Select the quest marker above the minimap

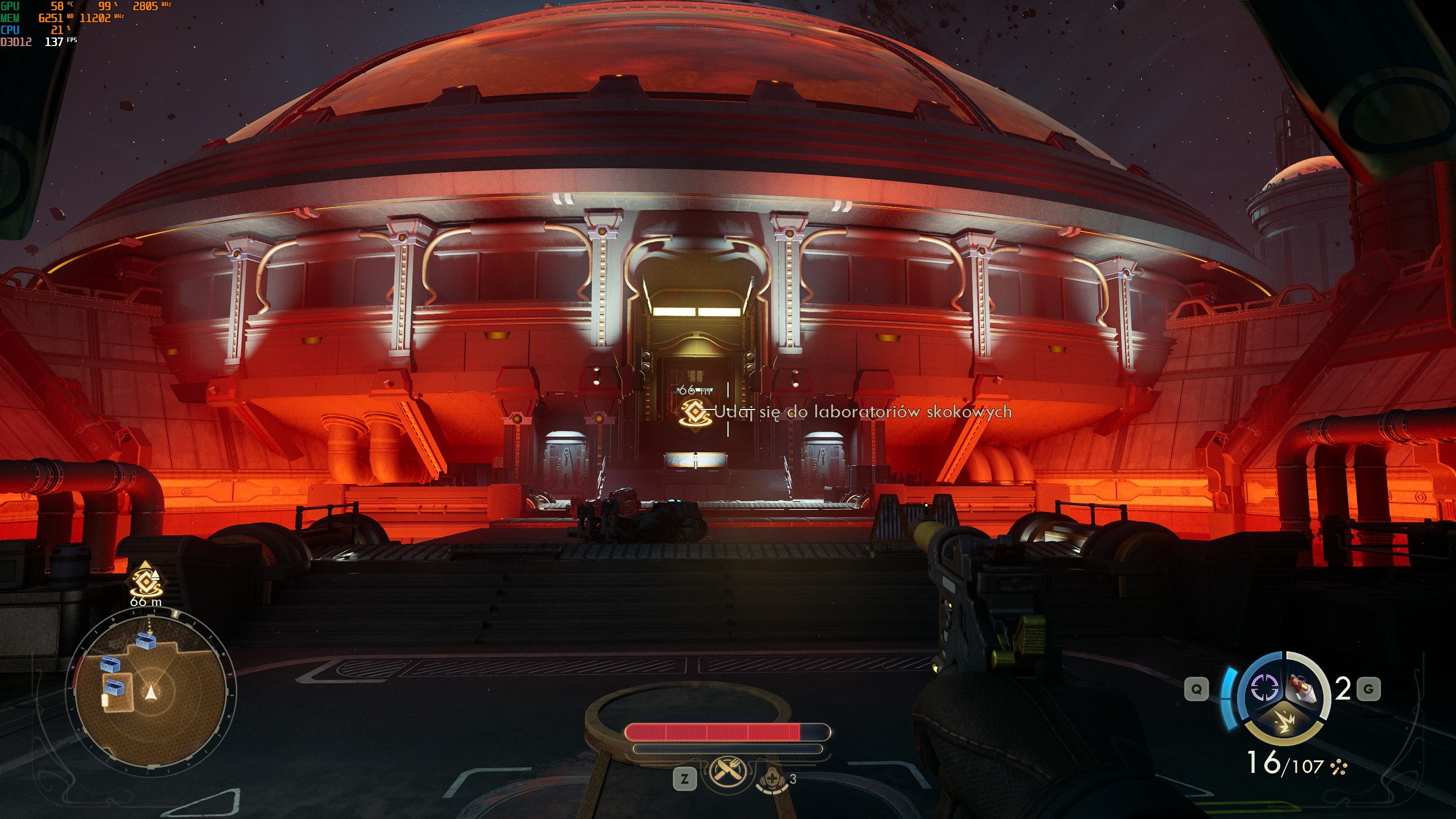146,581
